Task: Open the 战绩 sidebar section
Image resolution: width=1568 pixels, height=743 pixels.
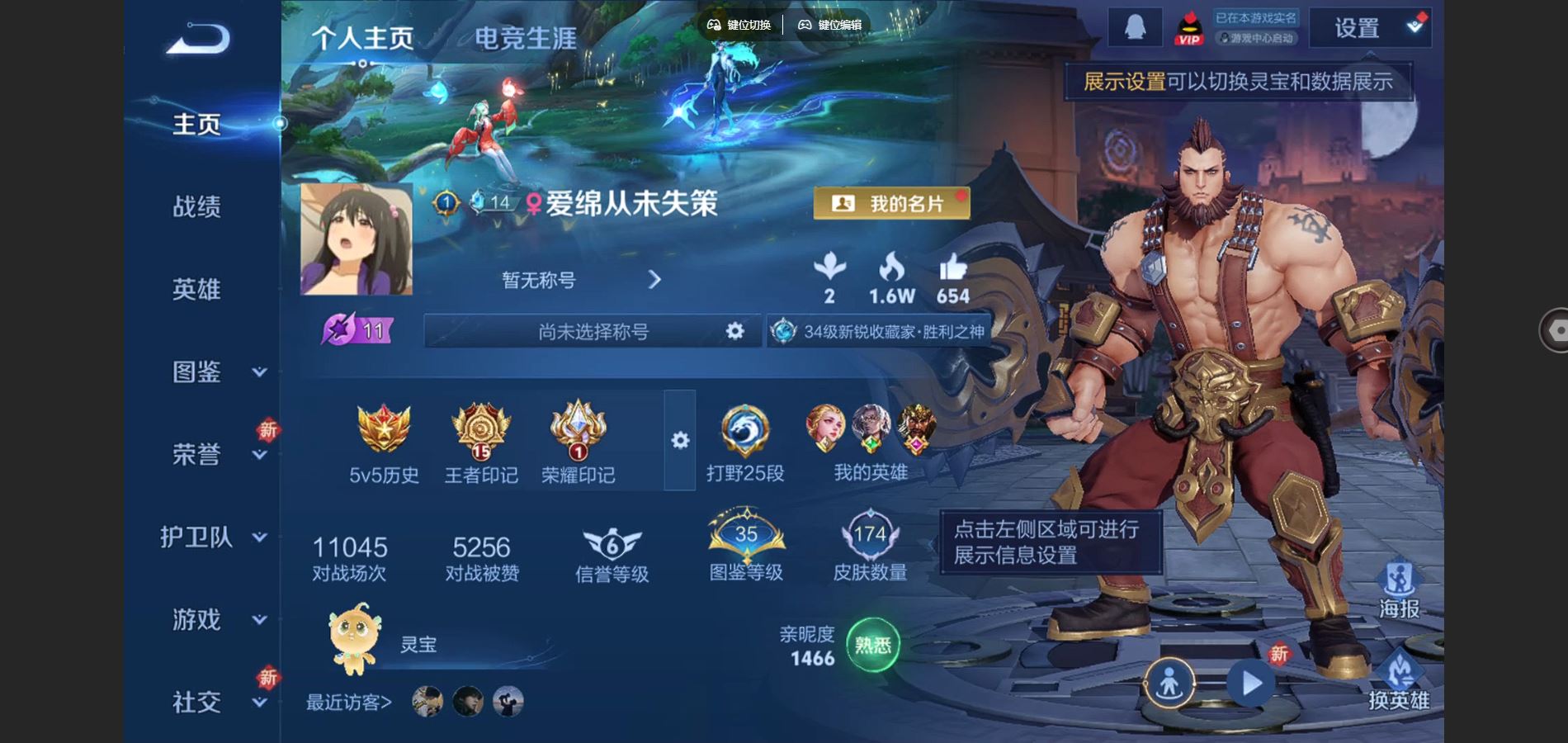Action: (x=196, y=206)
